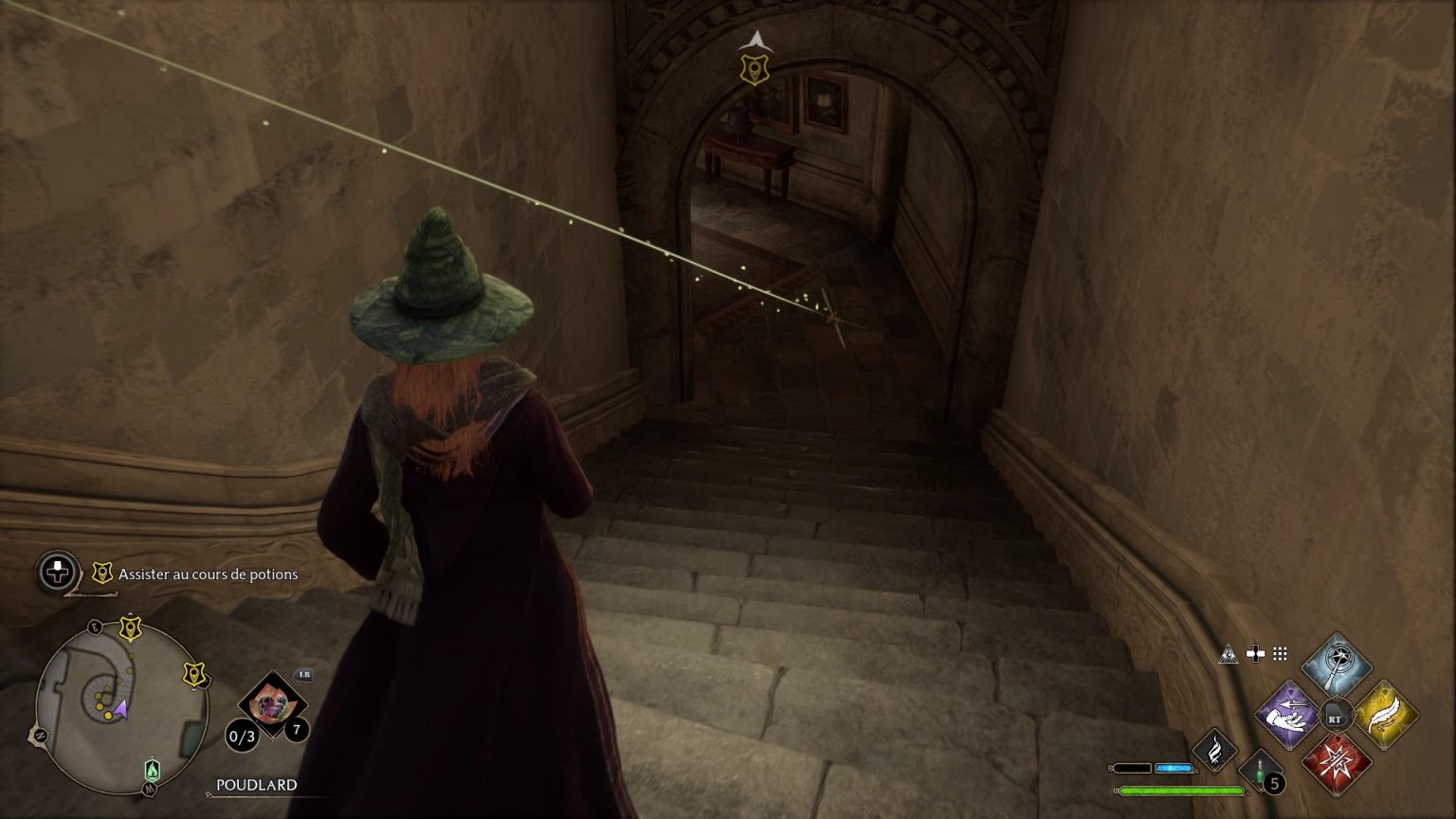Select the objective 'Assister au cours de potions'
The image size is (1456, 819).
[x=207, y=574]
